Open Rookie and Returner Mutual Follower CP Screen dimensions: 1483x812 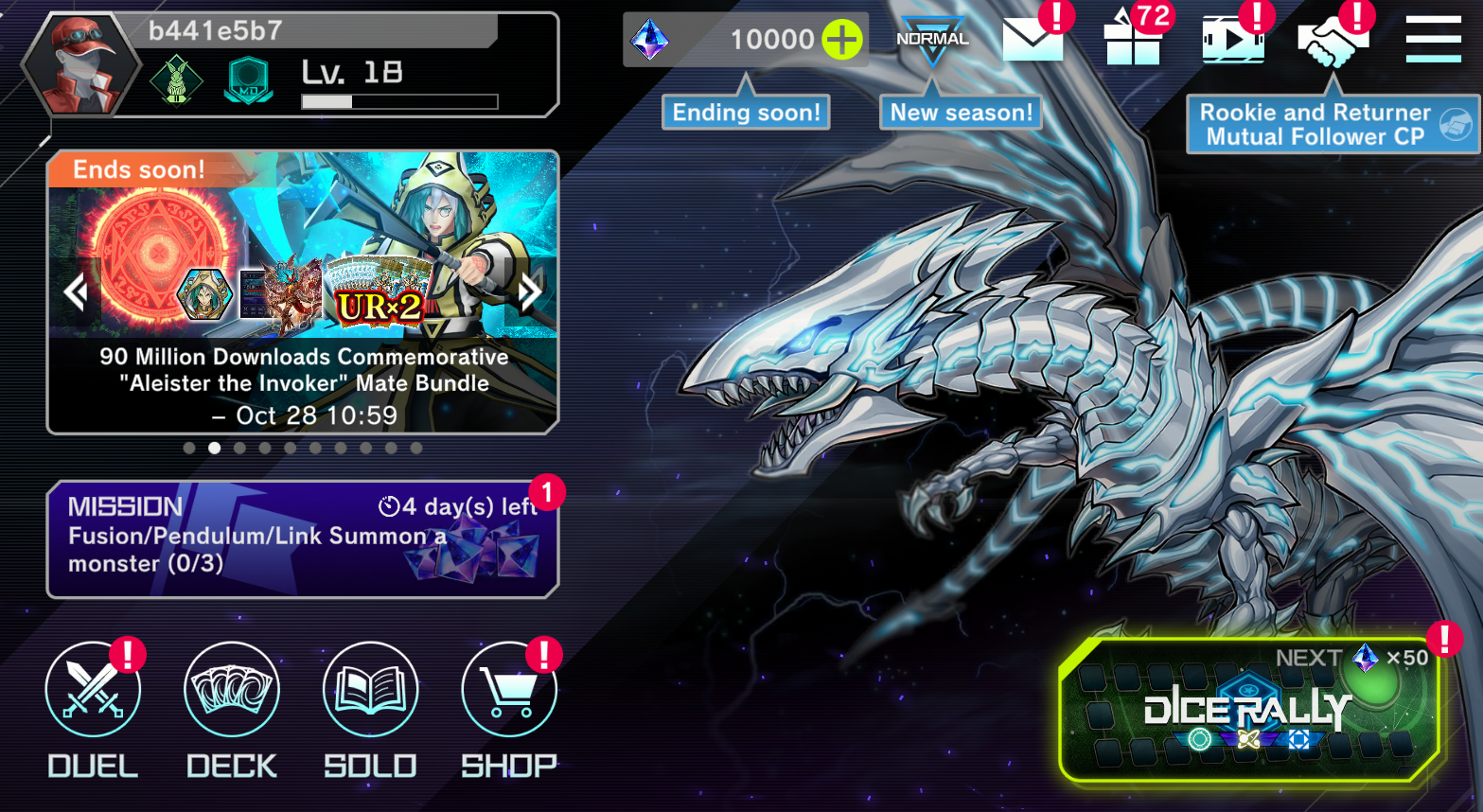pyautogui.click(x=1333, y=124)
